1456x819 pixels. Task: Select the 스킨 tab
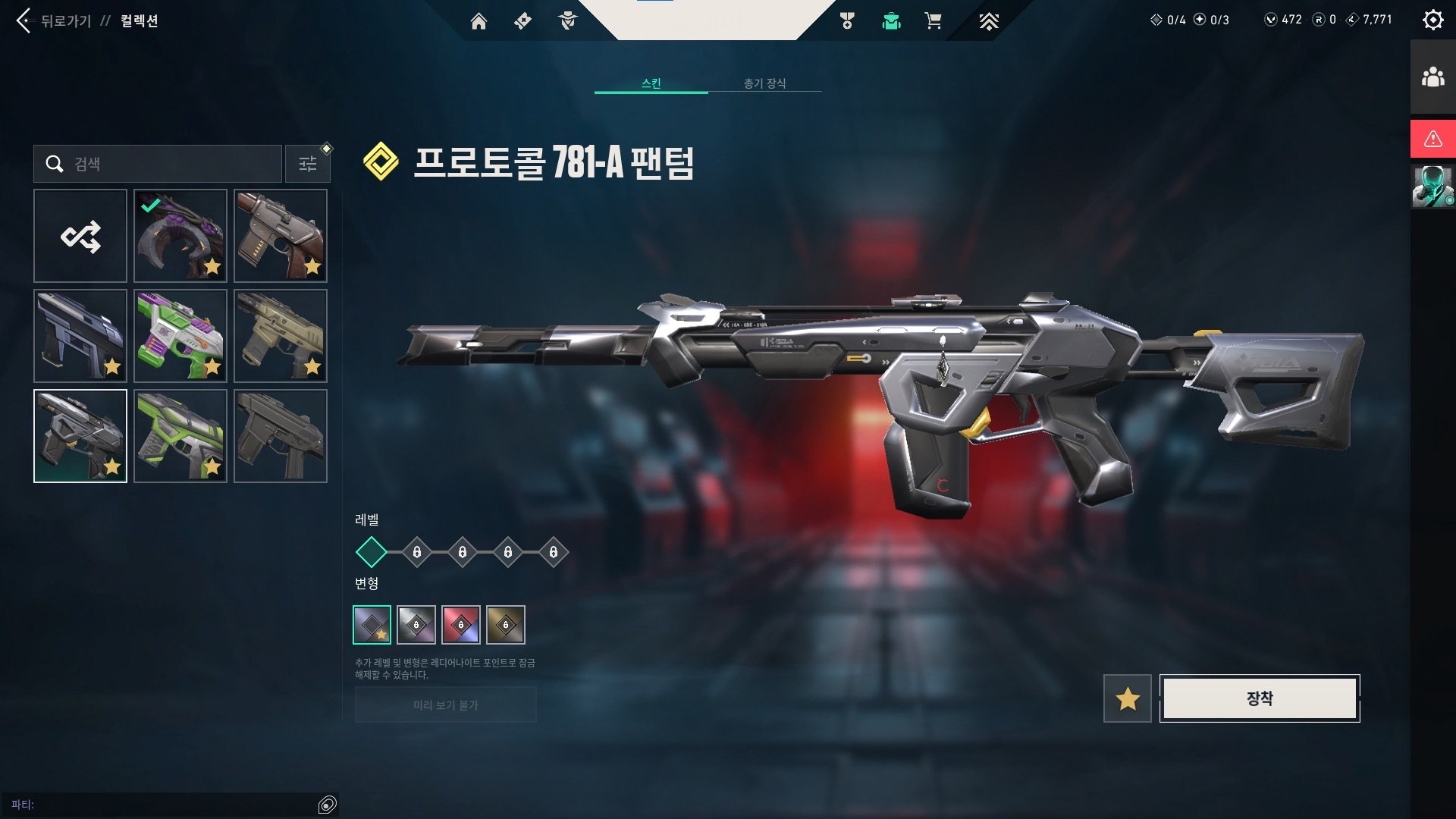pyautogui.click(x=651, y=83)
